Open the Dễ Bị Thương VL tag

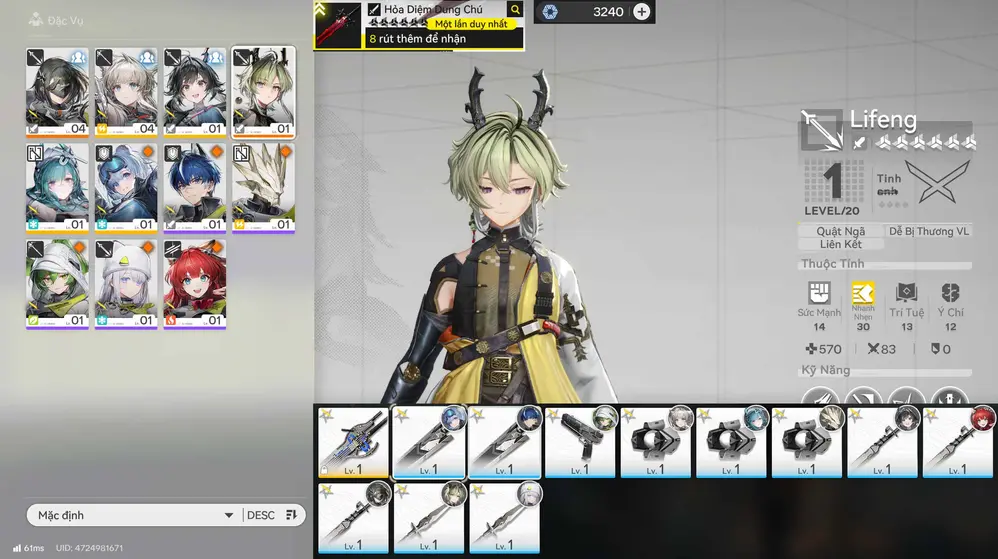tap(929, 231)
